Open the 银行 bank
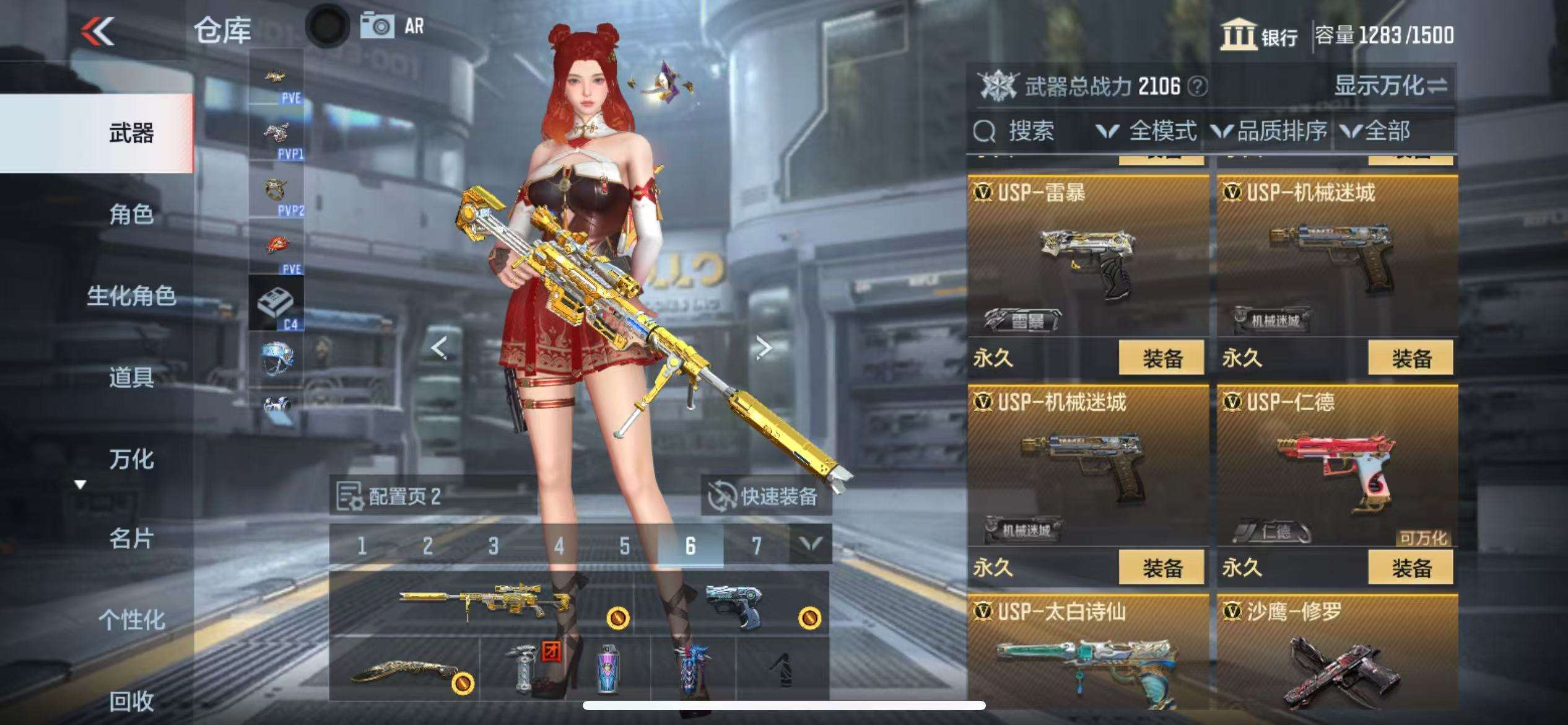The width and height of the screenshot is (1568, 725). coord(1260,35)
